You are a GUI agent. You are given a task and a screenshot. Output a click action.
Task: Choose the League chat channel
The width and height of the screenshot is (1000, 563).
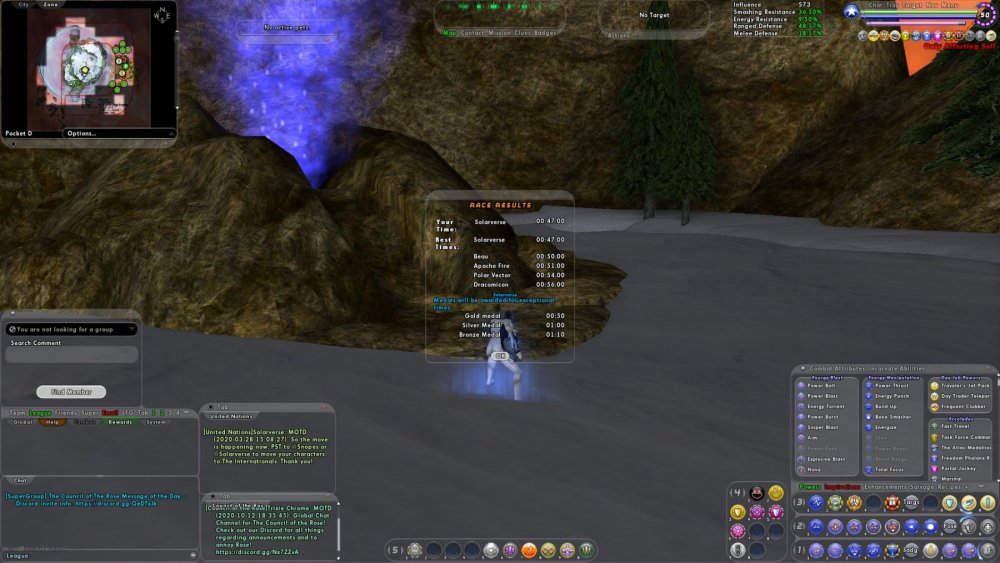tap(40, 412)
